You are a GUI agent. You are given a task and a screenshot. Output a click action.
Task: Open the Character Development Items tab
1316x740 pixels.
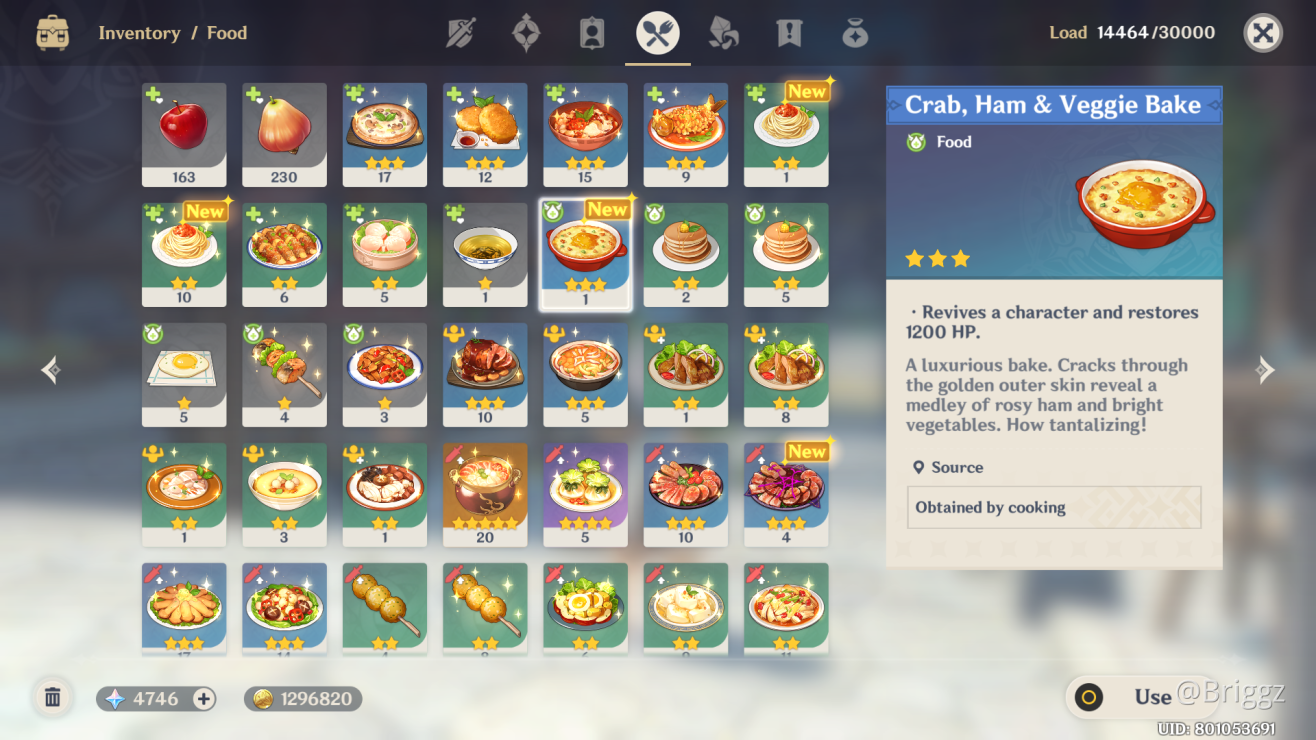point(592,33)
